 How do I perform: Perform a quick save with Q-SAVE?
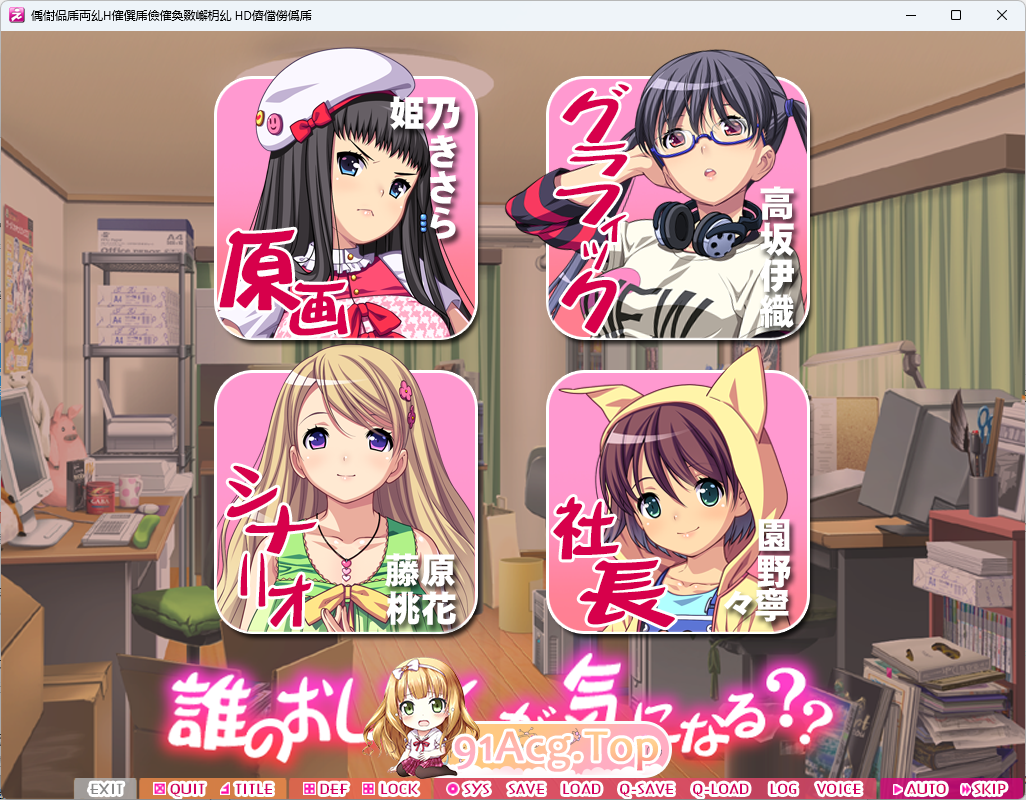[646, 789]
